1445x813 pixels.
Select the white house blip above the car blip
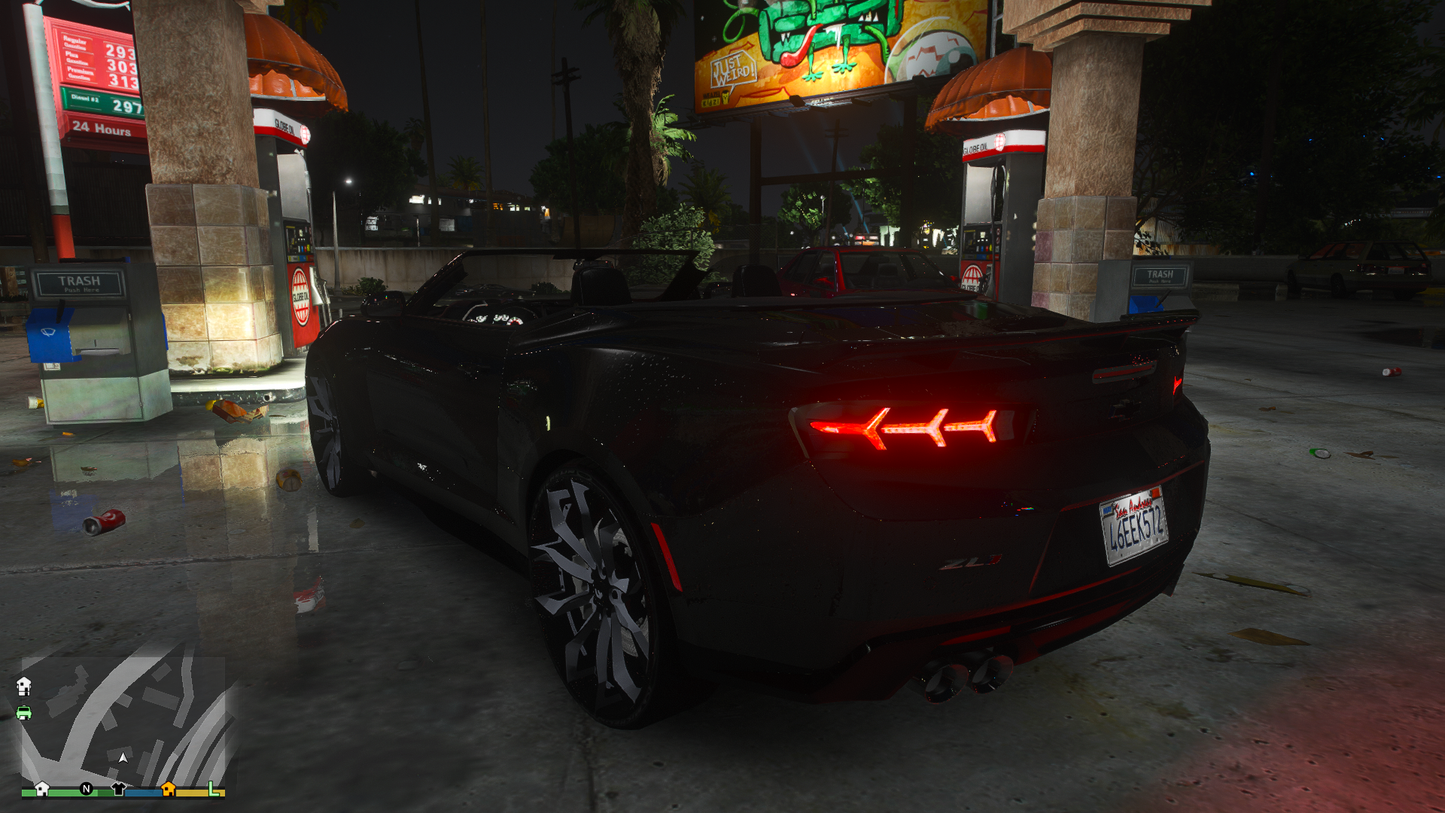(24, 686)
